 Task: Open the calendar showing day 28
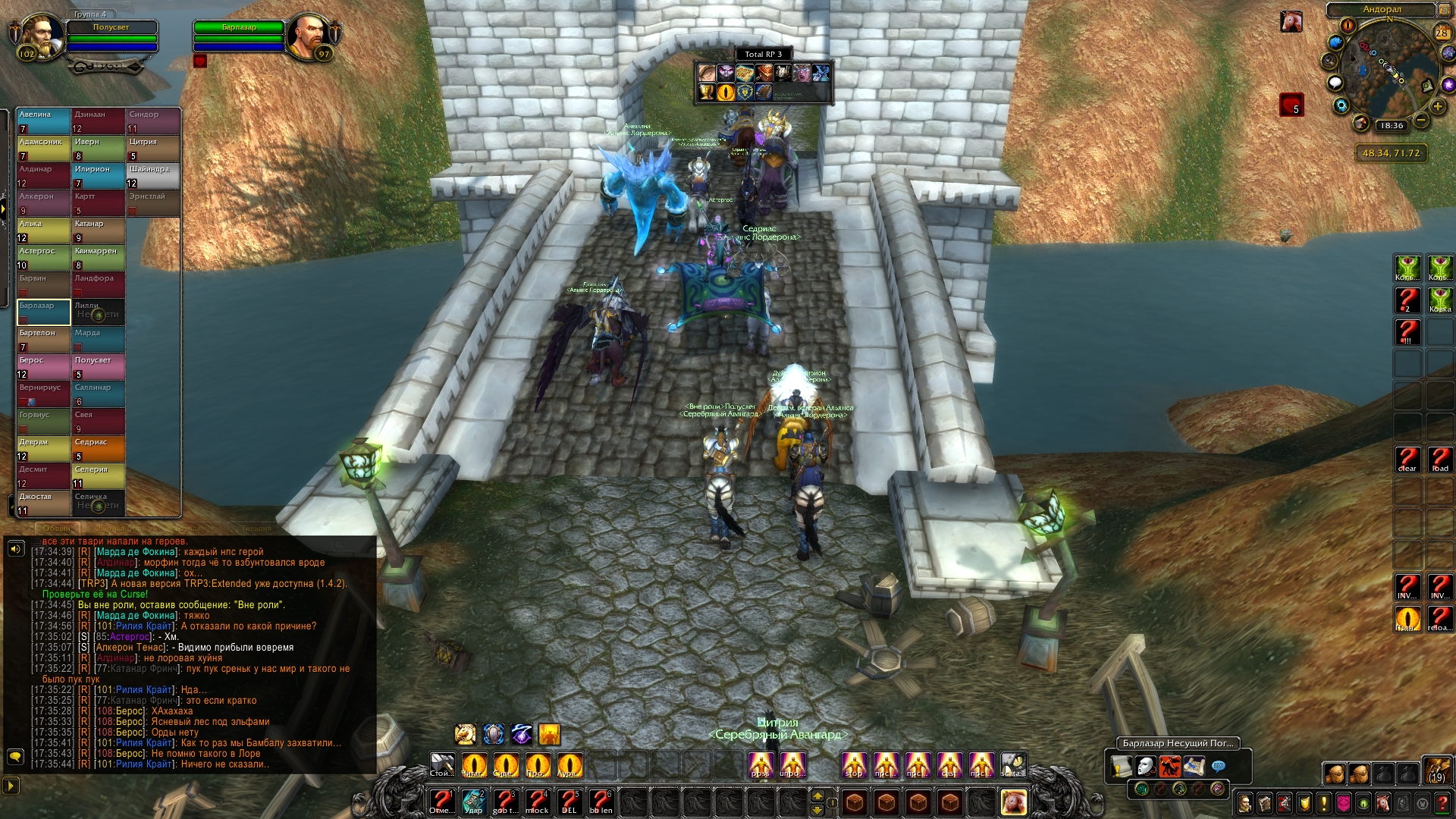(1442, 33)
